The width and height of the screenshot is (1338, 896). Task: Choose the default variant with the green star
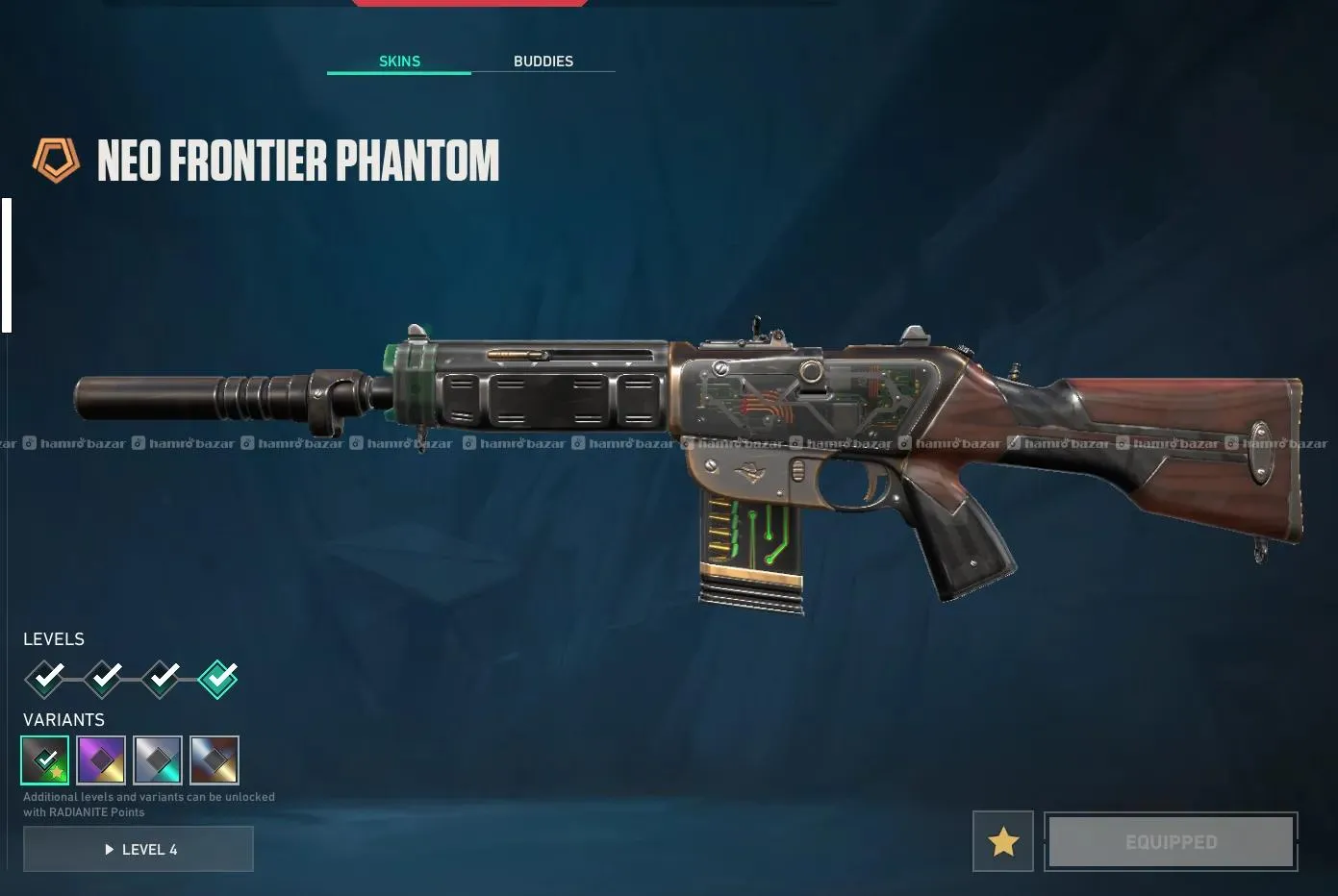tap(45, 760)
